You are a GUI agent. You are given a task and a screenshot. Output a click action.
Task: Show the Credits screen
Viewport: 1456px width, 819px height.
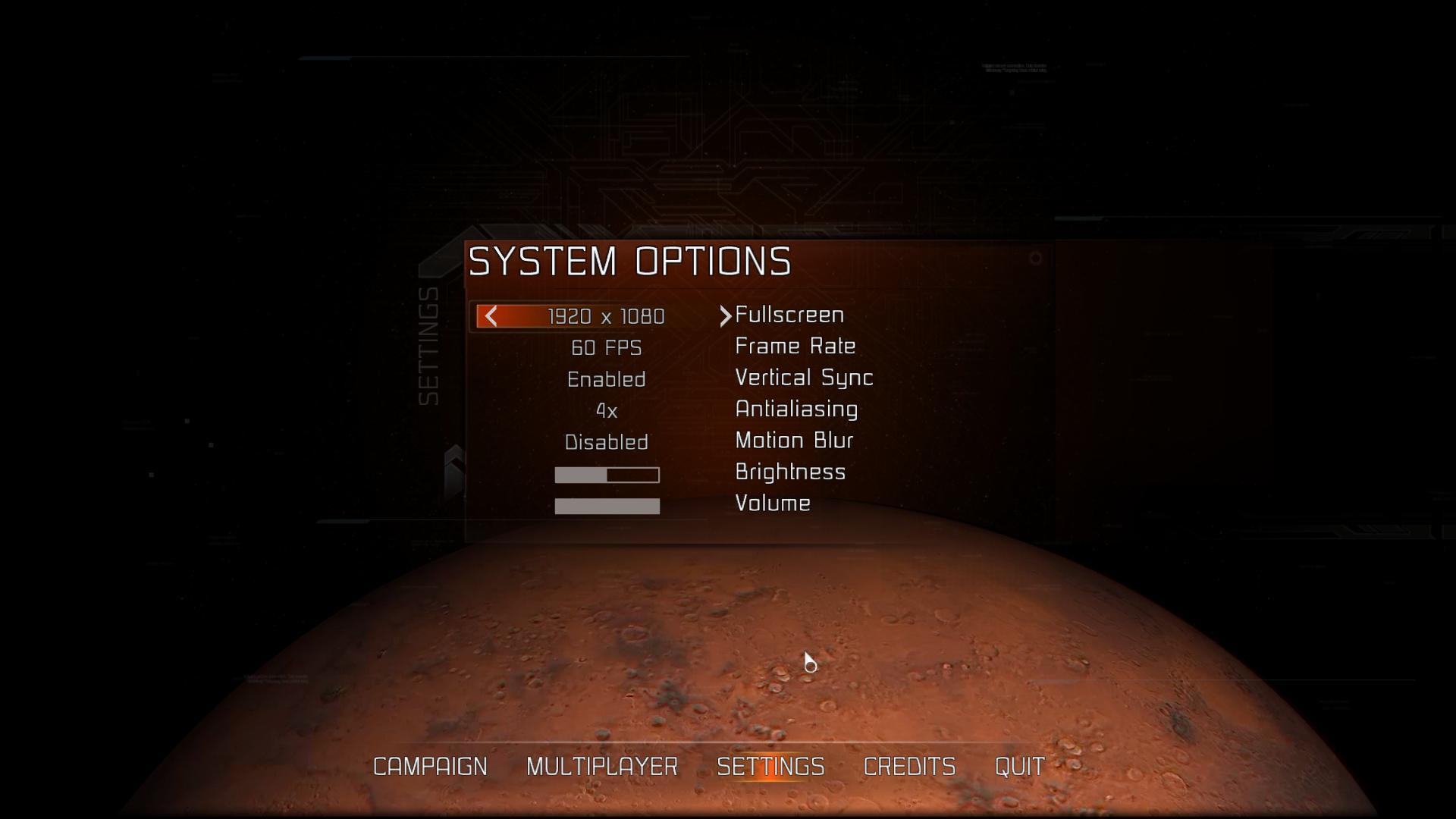coord(909,767)
